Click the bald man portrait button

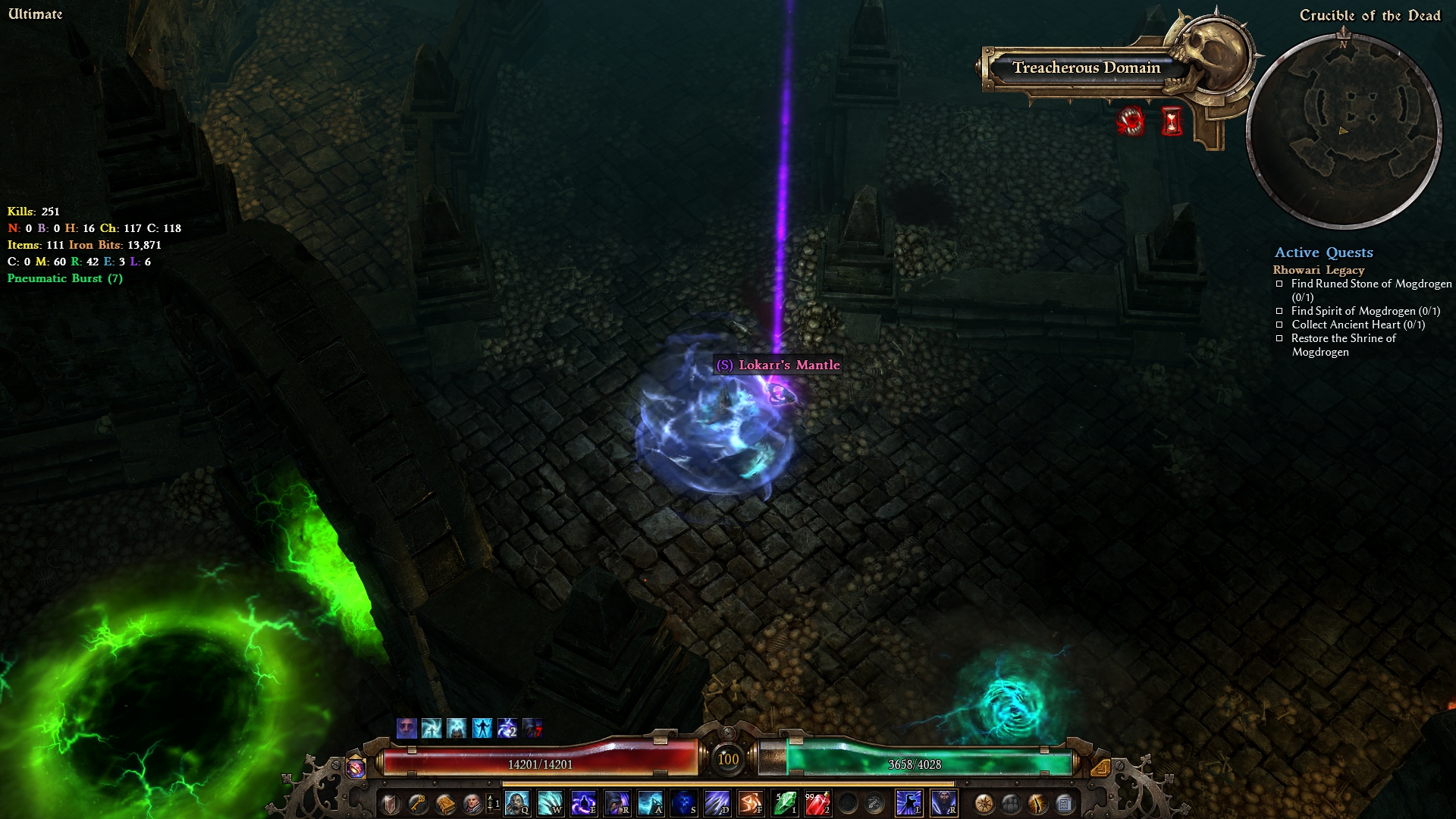pos(472,803)
